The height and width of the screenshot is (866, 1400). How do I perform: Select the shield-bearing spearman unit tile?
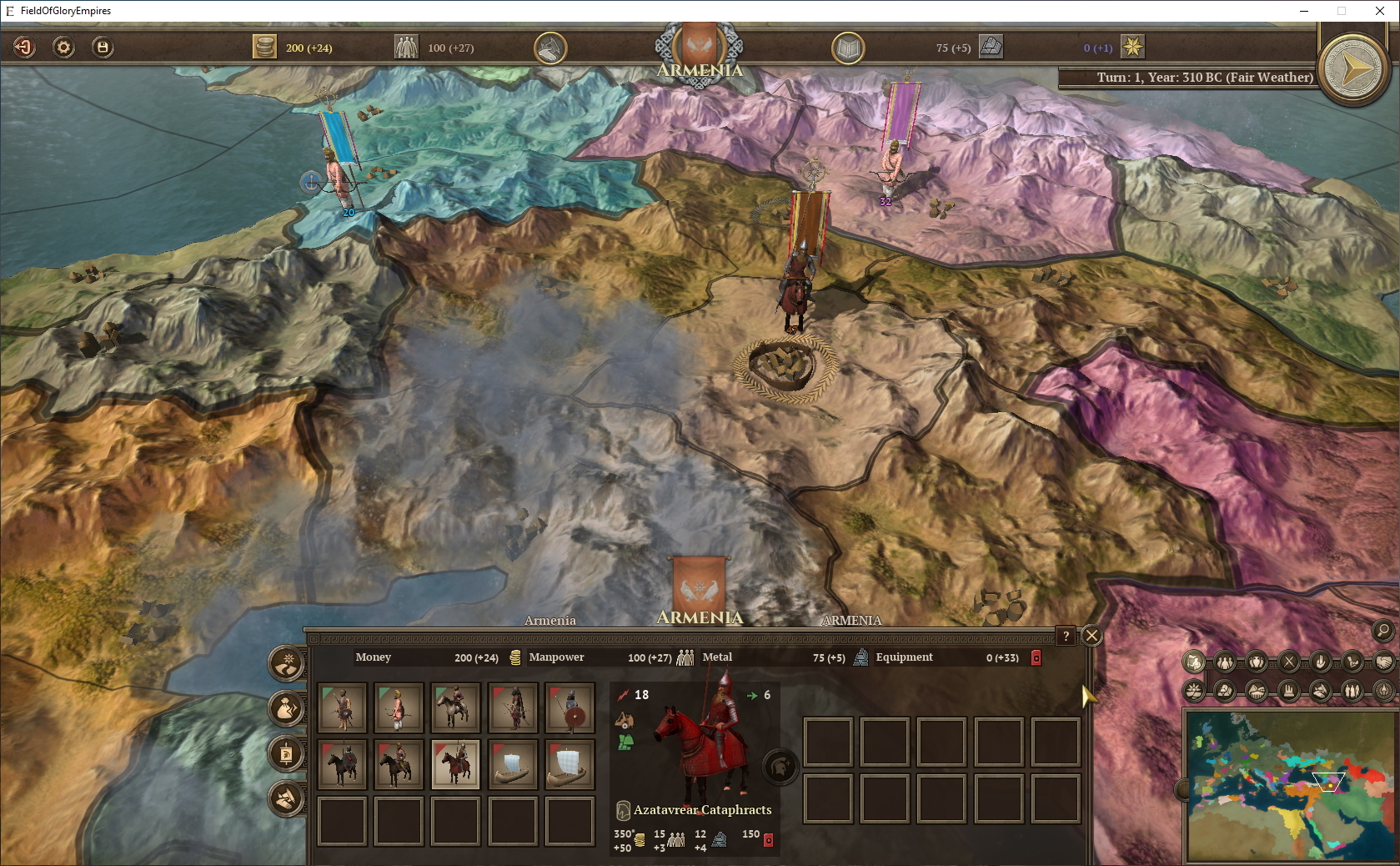[570, 707]
